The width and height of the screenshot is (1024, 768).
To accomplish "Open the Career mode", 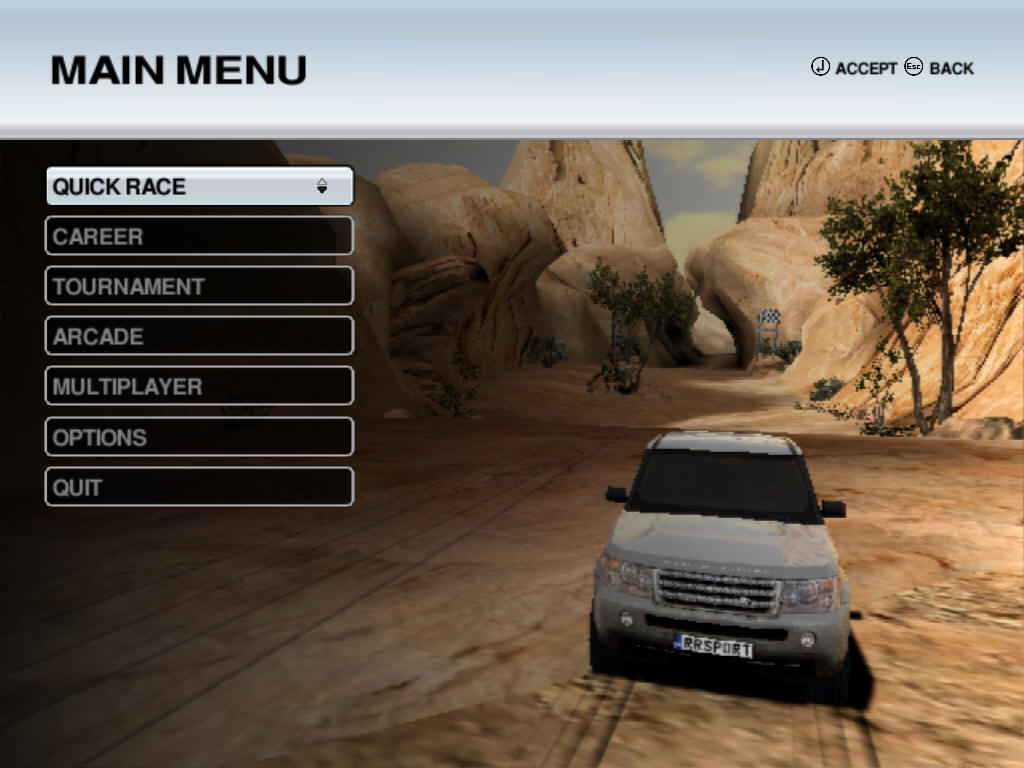I will 199,236.
